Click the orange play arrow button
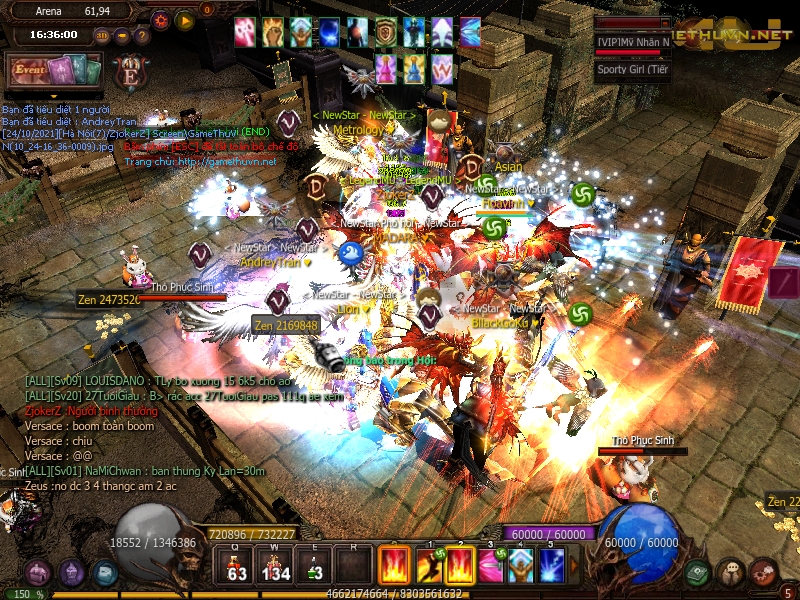Viewport: 800px width, 600px height. coord(184,19)
